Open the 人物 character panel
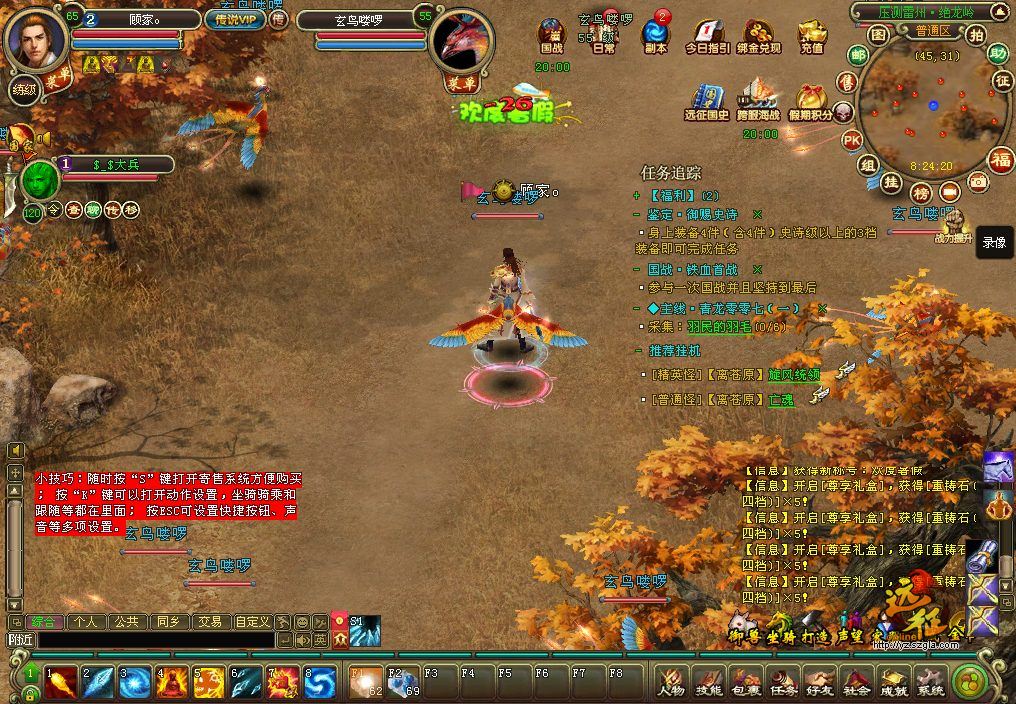 671,682
